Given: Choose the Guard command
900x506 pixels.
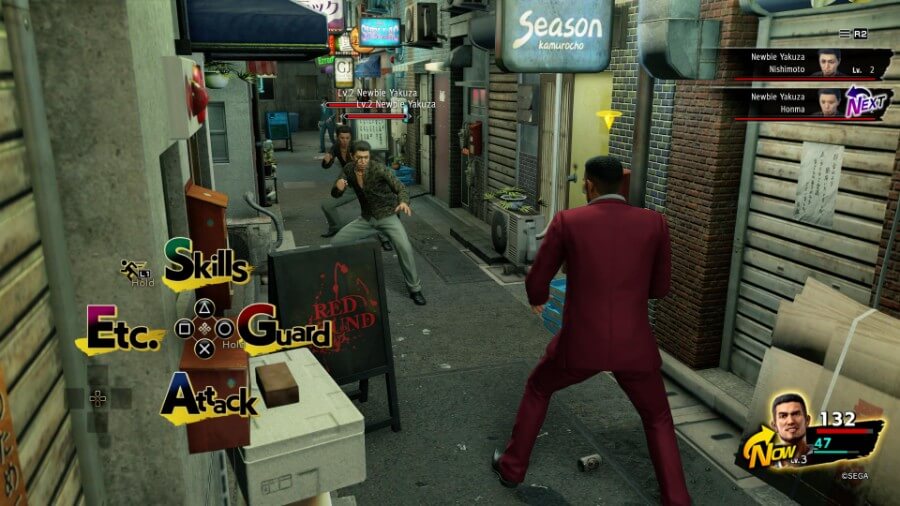Looking at the screenshot, I should 287,328.
